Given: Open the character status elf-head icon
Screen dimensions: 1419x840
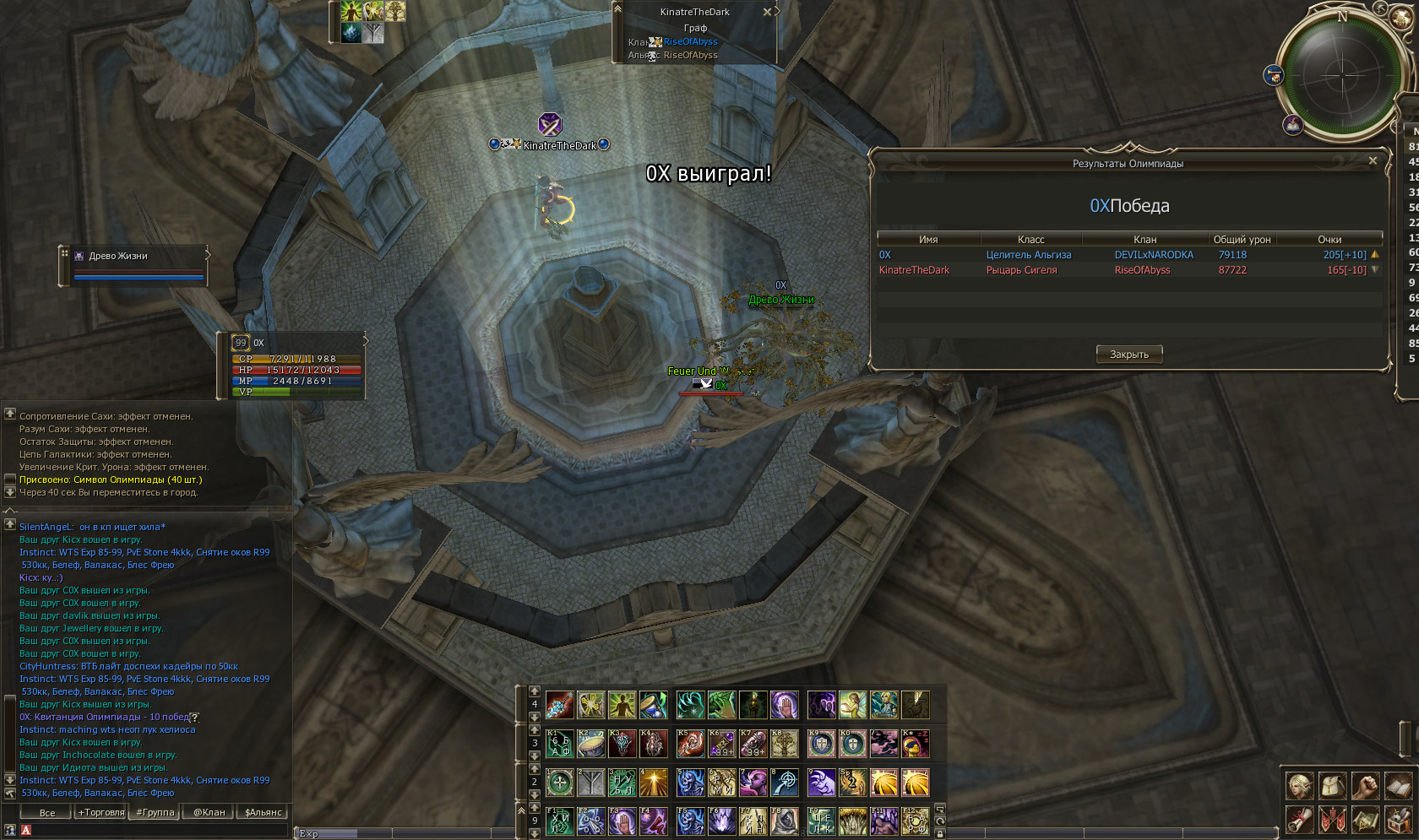Looking at the screenshot, I should (1300, 786).
